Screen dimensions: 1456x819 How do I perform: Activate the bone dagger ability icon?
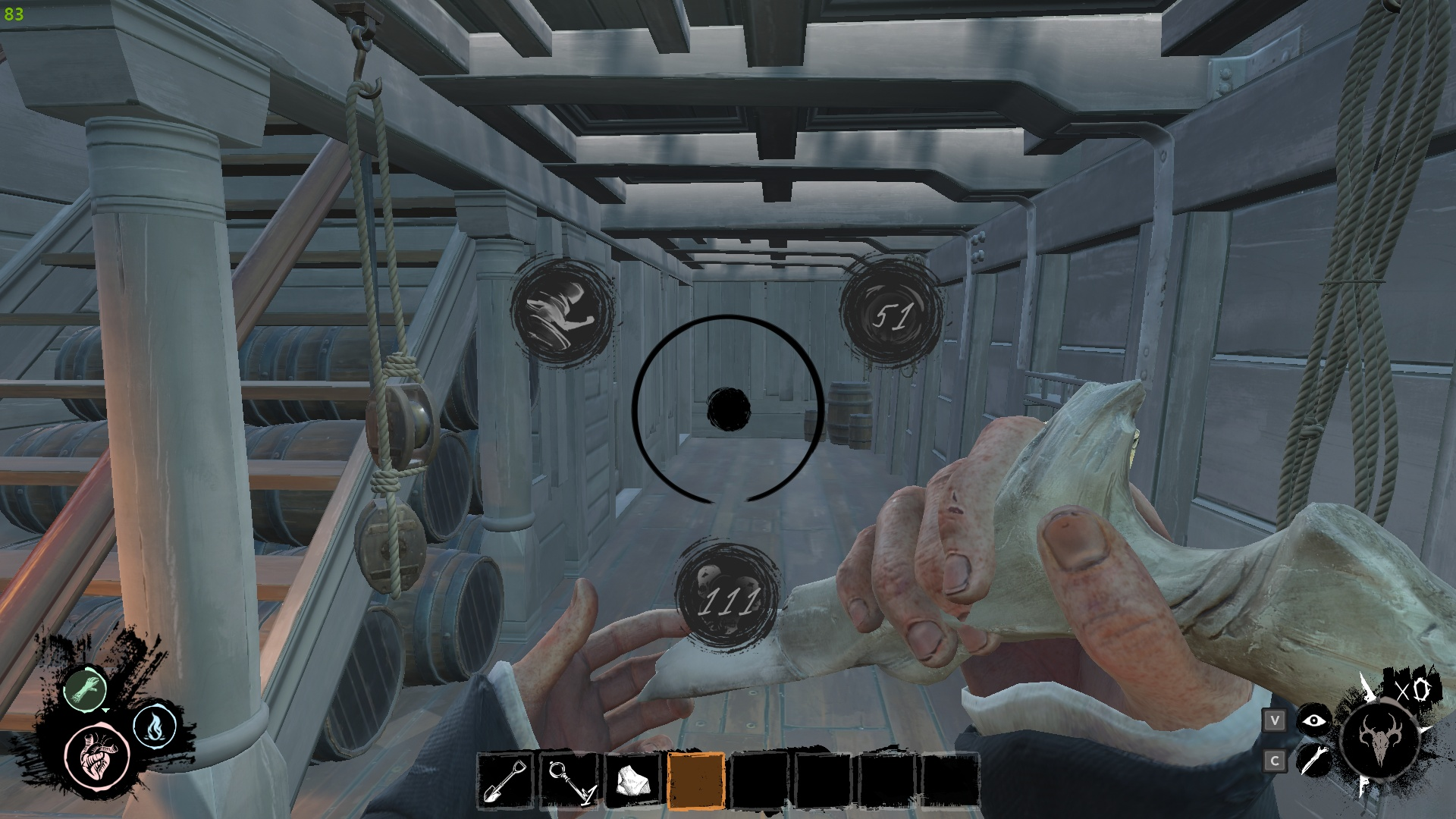1313,759
